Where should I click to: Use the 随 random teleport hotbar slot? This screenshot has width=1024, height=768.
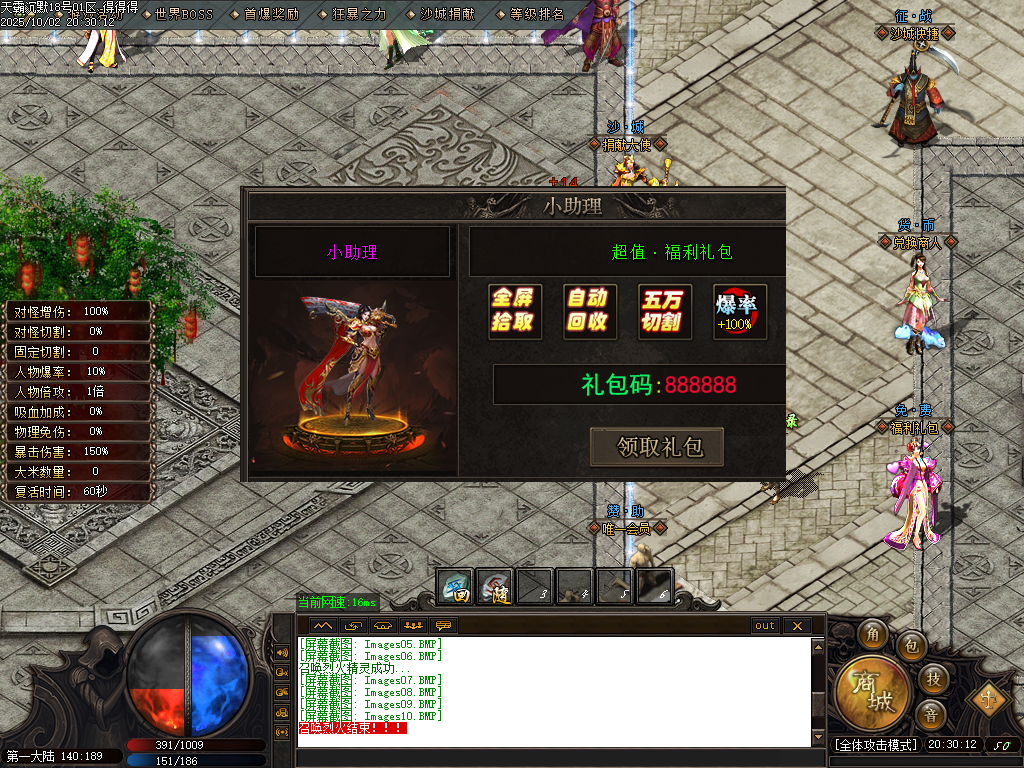(x=494, y=587)
